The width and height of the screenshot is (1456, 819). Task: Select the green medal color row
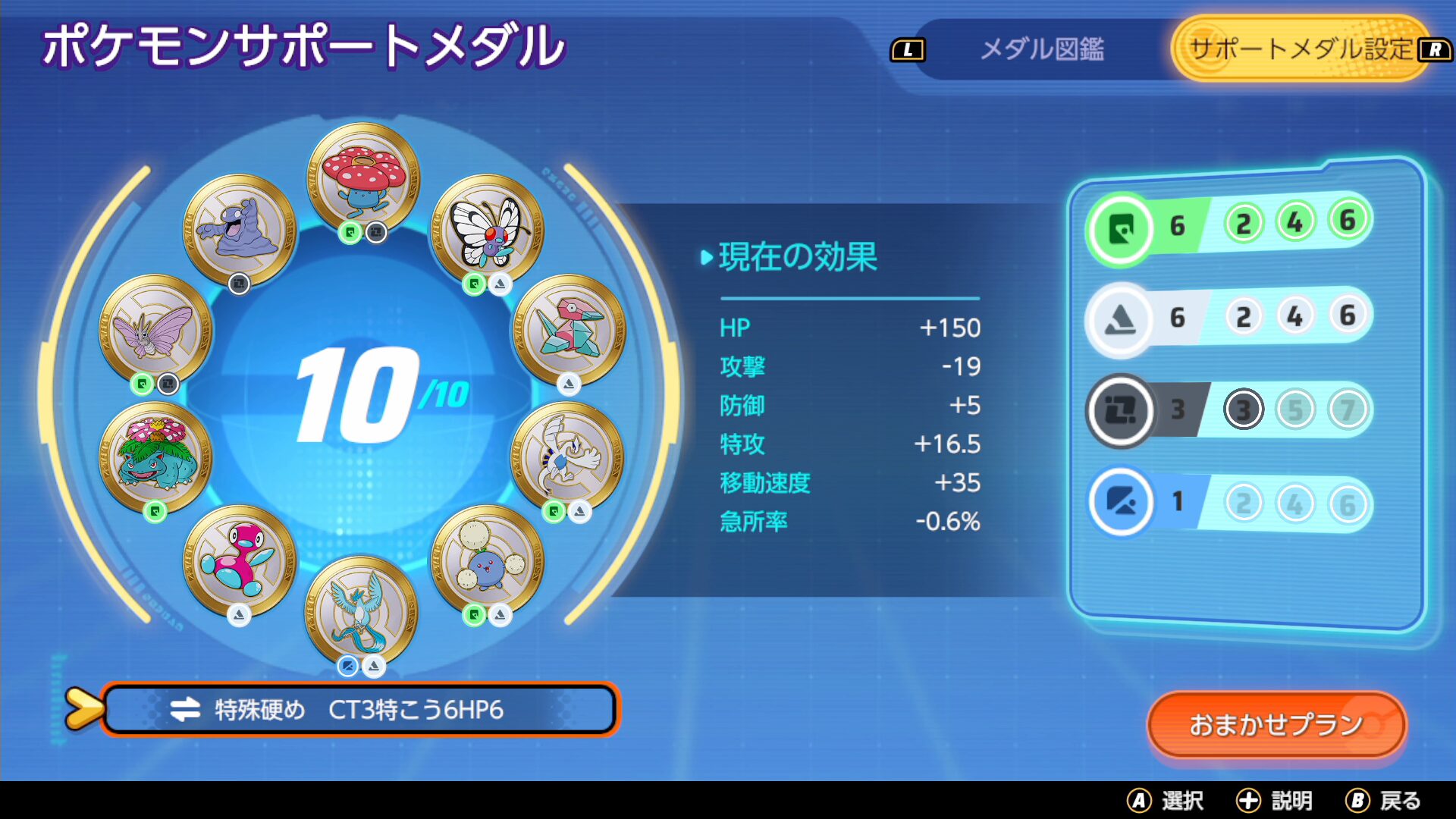pos(1228,225)
